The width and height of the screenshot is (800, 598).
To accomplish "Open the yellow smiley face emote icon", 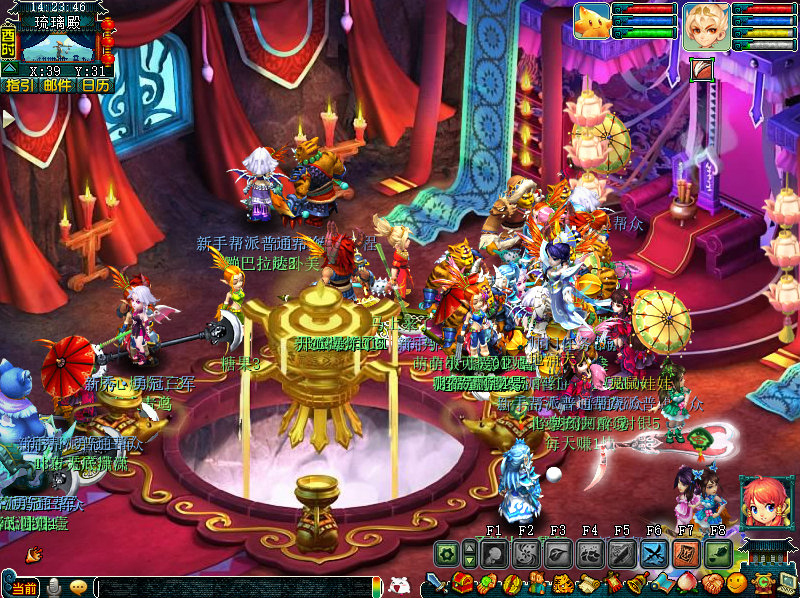I will point(737,584).
